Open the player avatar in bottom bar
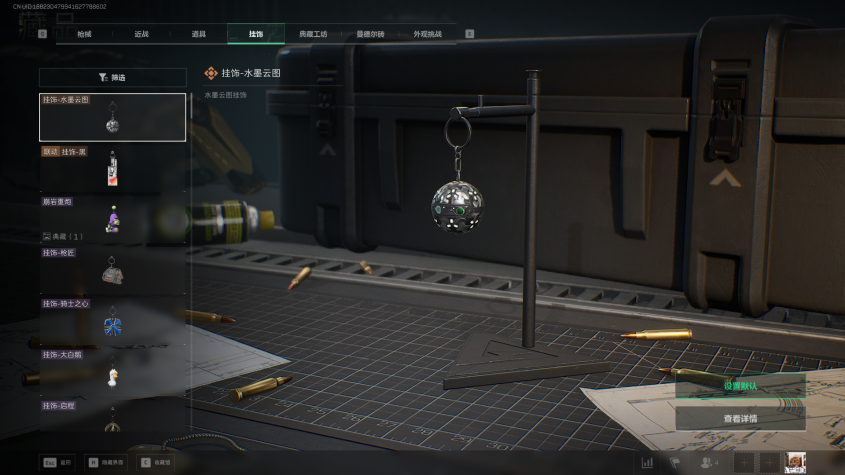The height and width of the screenshot is (475, 845). (796, 462)
